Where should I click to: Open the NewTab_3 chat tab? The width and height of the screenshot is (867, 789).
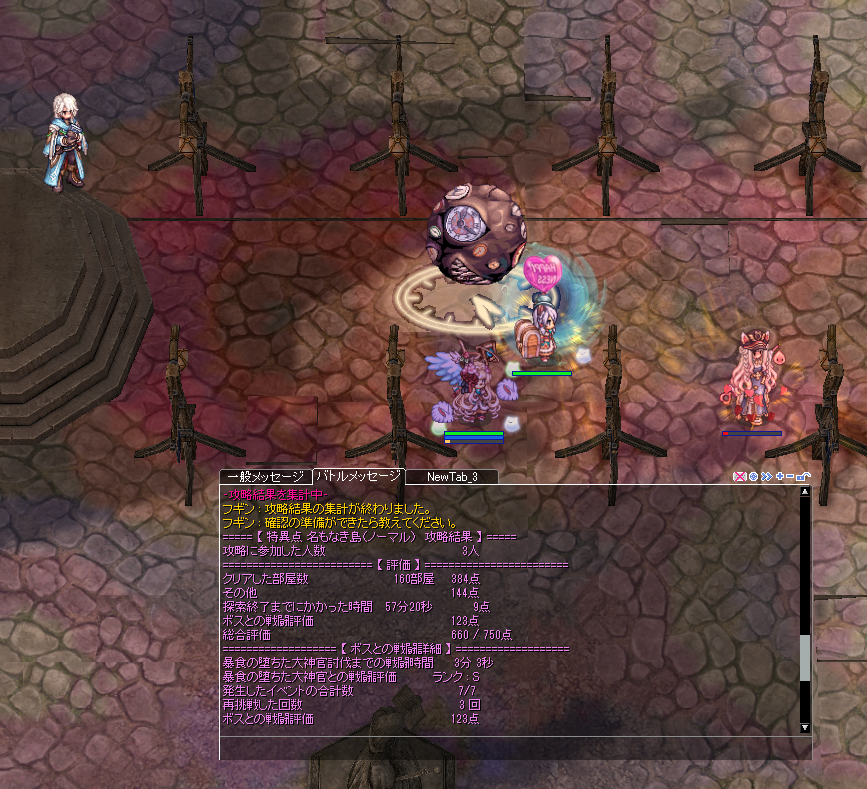(x=452, y=477)
